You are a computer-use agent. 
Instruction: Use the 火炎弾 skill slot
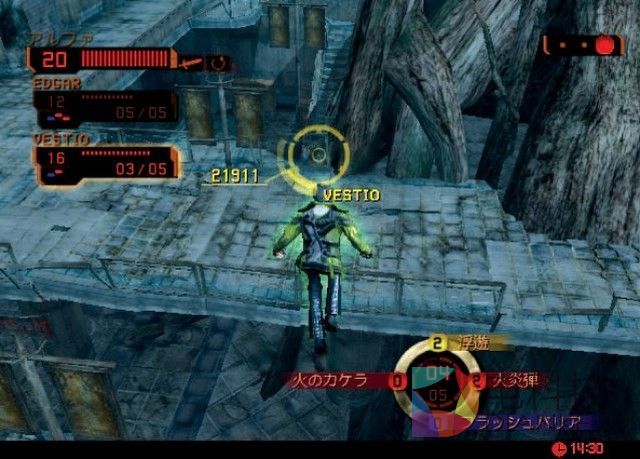[x=508, y=380]
